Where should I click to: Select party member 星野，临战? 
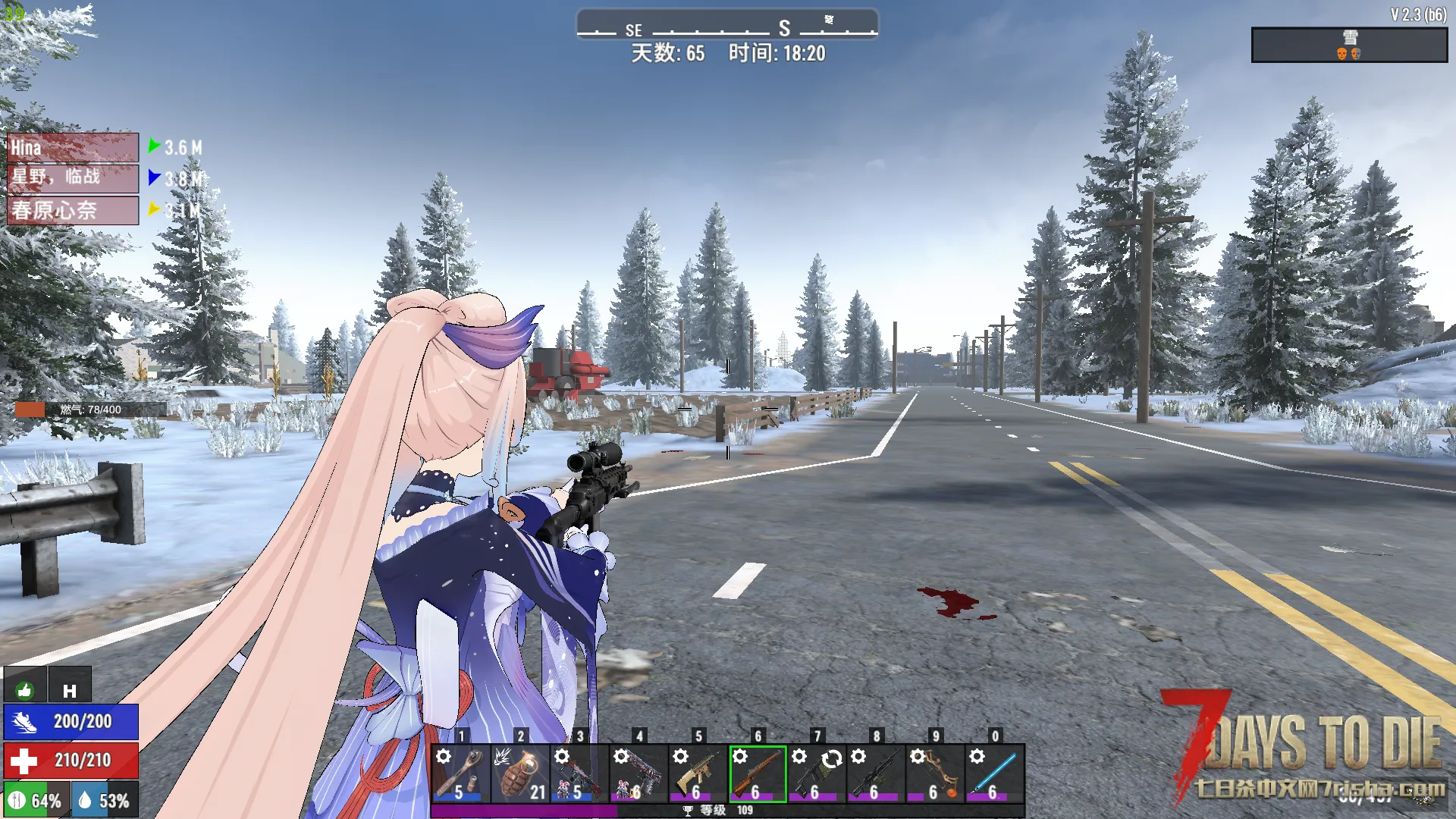coord(73,178)
